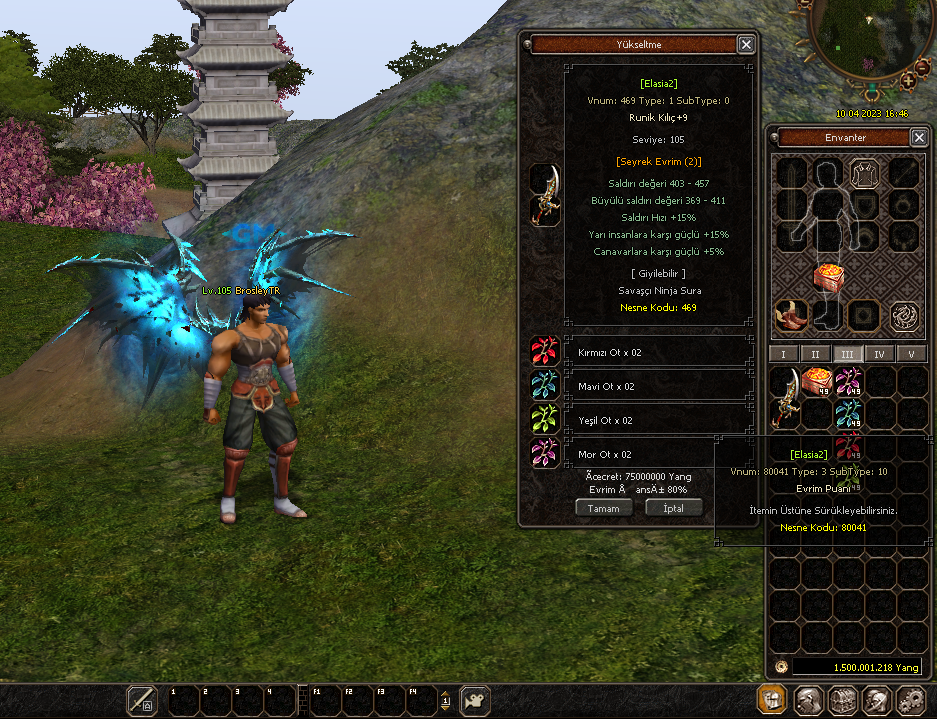Switch to inventory page I
Image resolution: width=937 pixels, height=719 pixels.
(783, 354)
